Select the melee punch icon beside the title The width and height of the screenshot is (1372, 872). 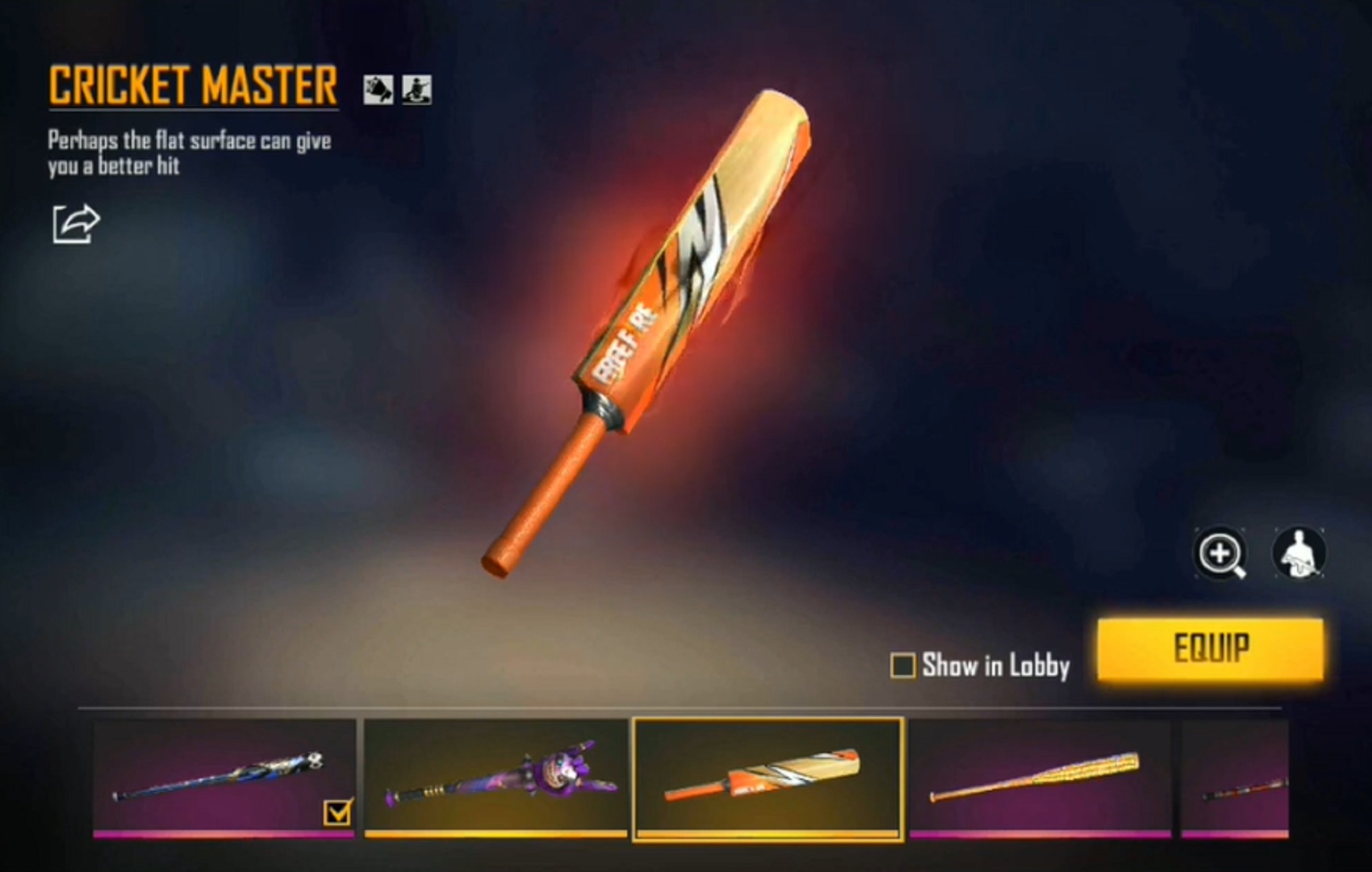pyautogui.click(x=376, y=89)
